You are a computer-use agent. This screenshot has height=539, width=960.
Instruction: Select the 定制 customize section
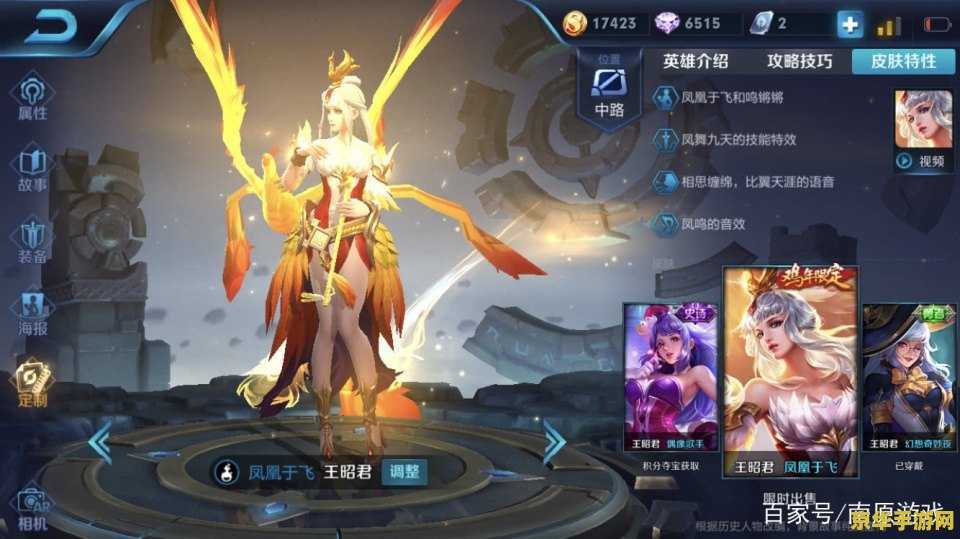coord(31,384)
